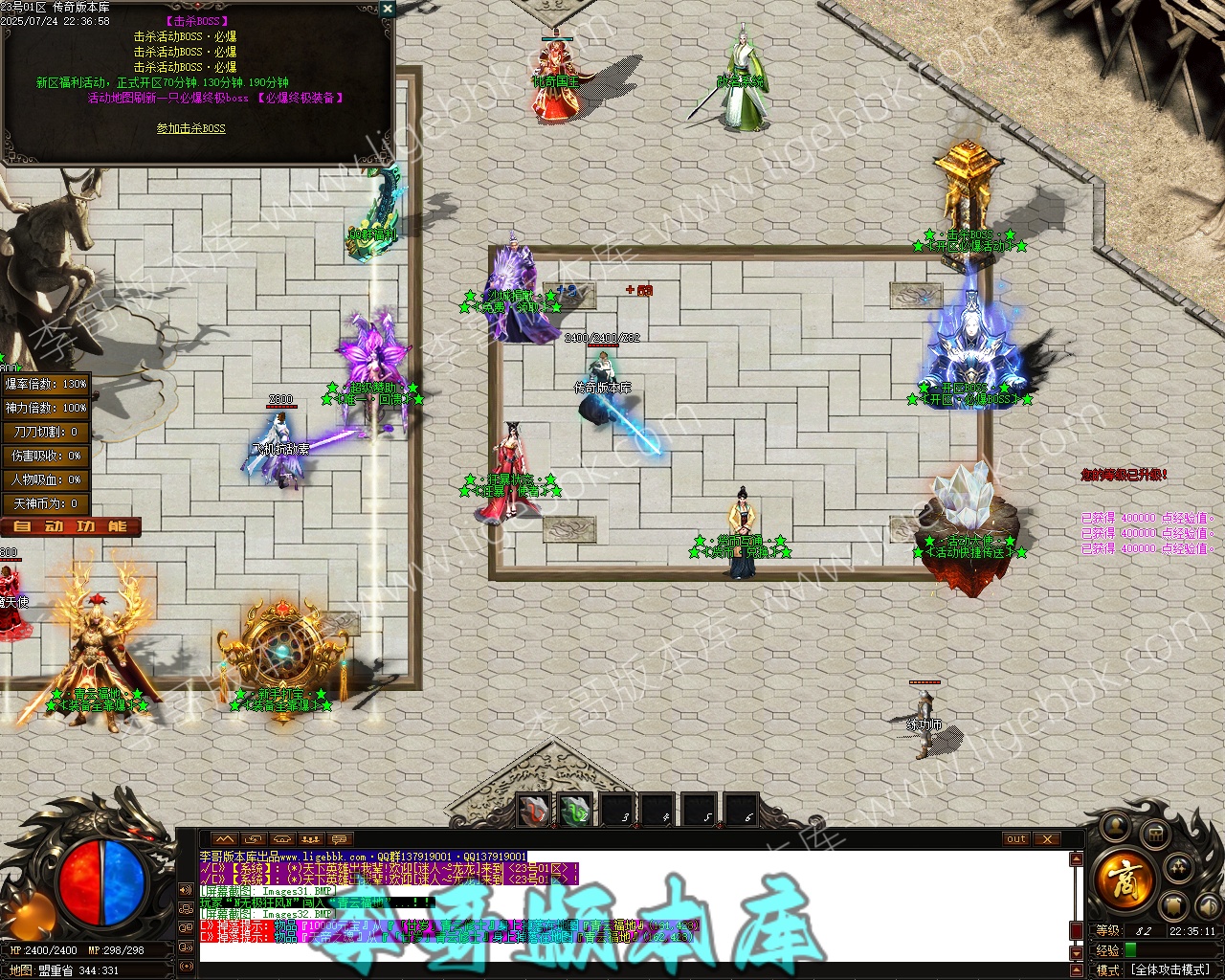1225x980 pixels.
Task: Close the 击杀BOSS announcement panel
Action: coord(387,9)
